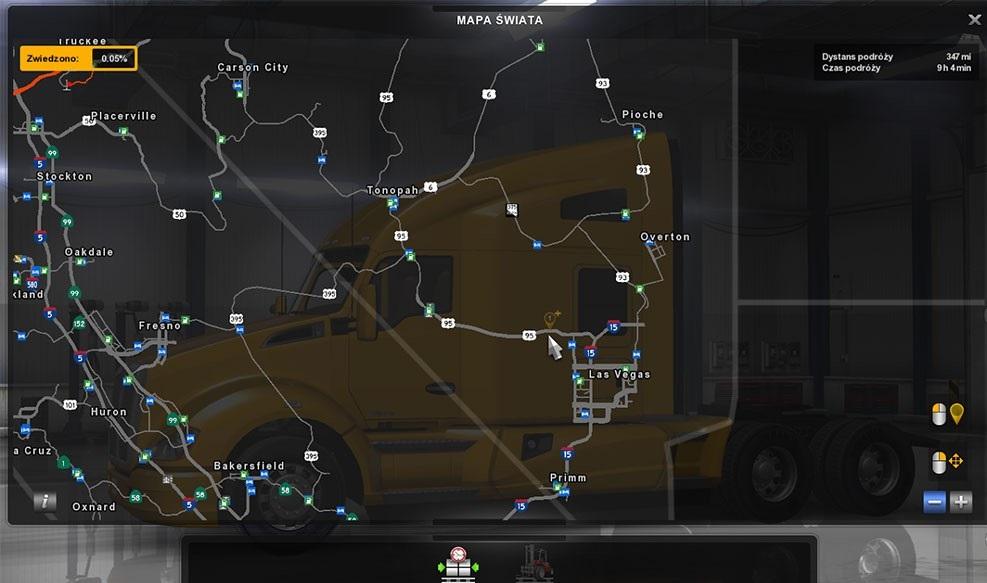The height and width of the screenshot is (583, 987).
Task: Click the checkered-flag landmark icon east of Tonopah
Action: [x=512, y=210]
